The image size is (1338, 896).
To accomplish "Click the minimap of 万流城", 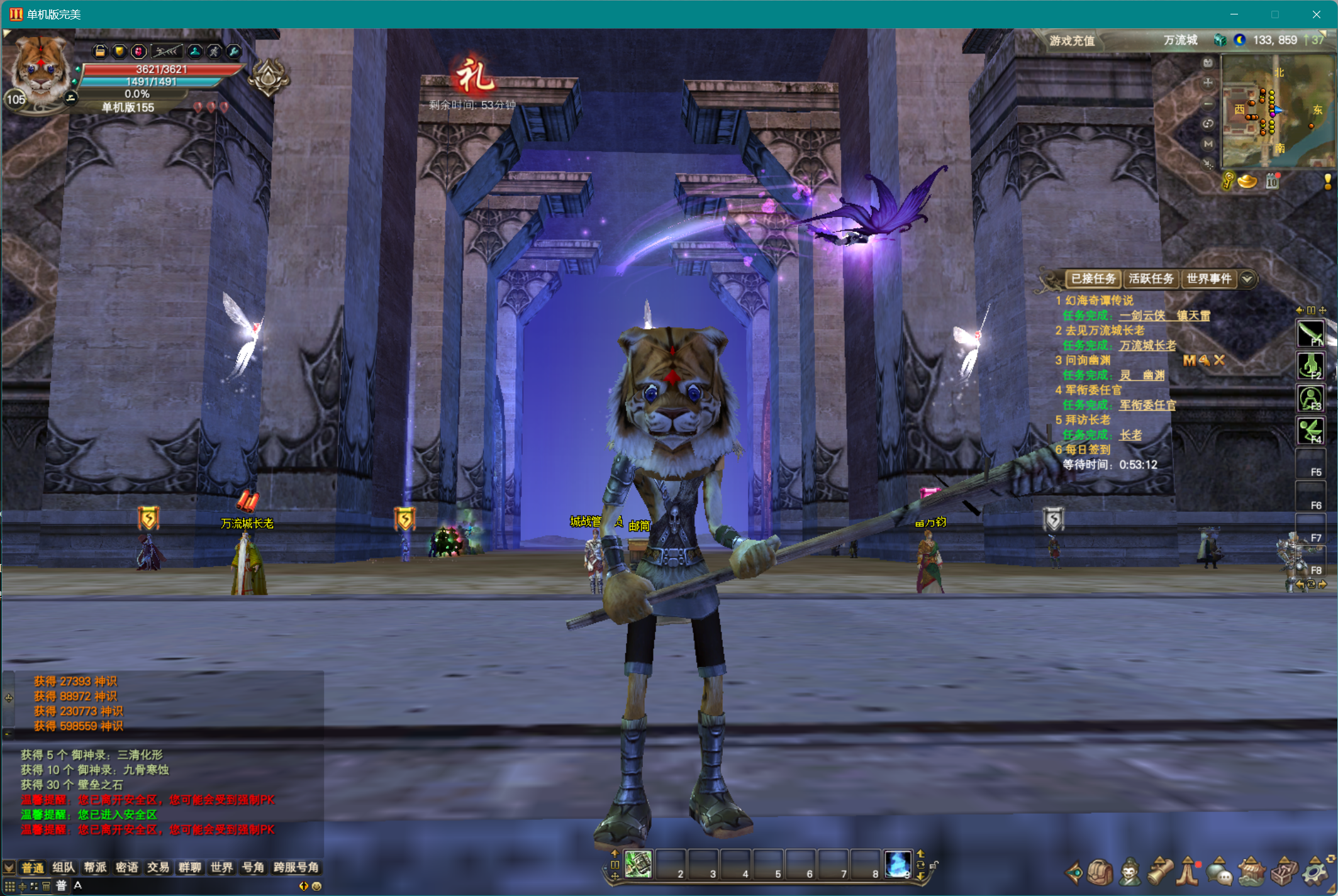I will click(x=1277, y=111).
